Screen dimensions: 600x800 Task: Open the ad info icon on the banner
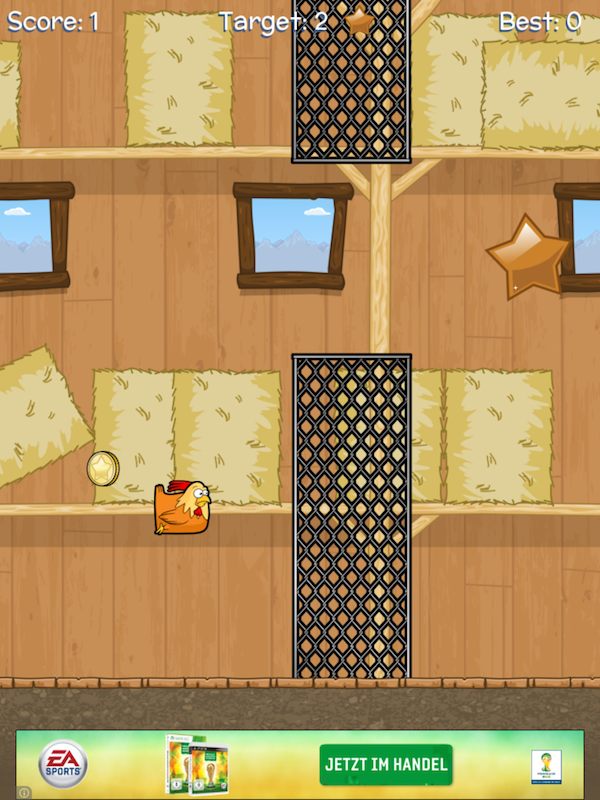(x=24, y=792)
